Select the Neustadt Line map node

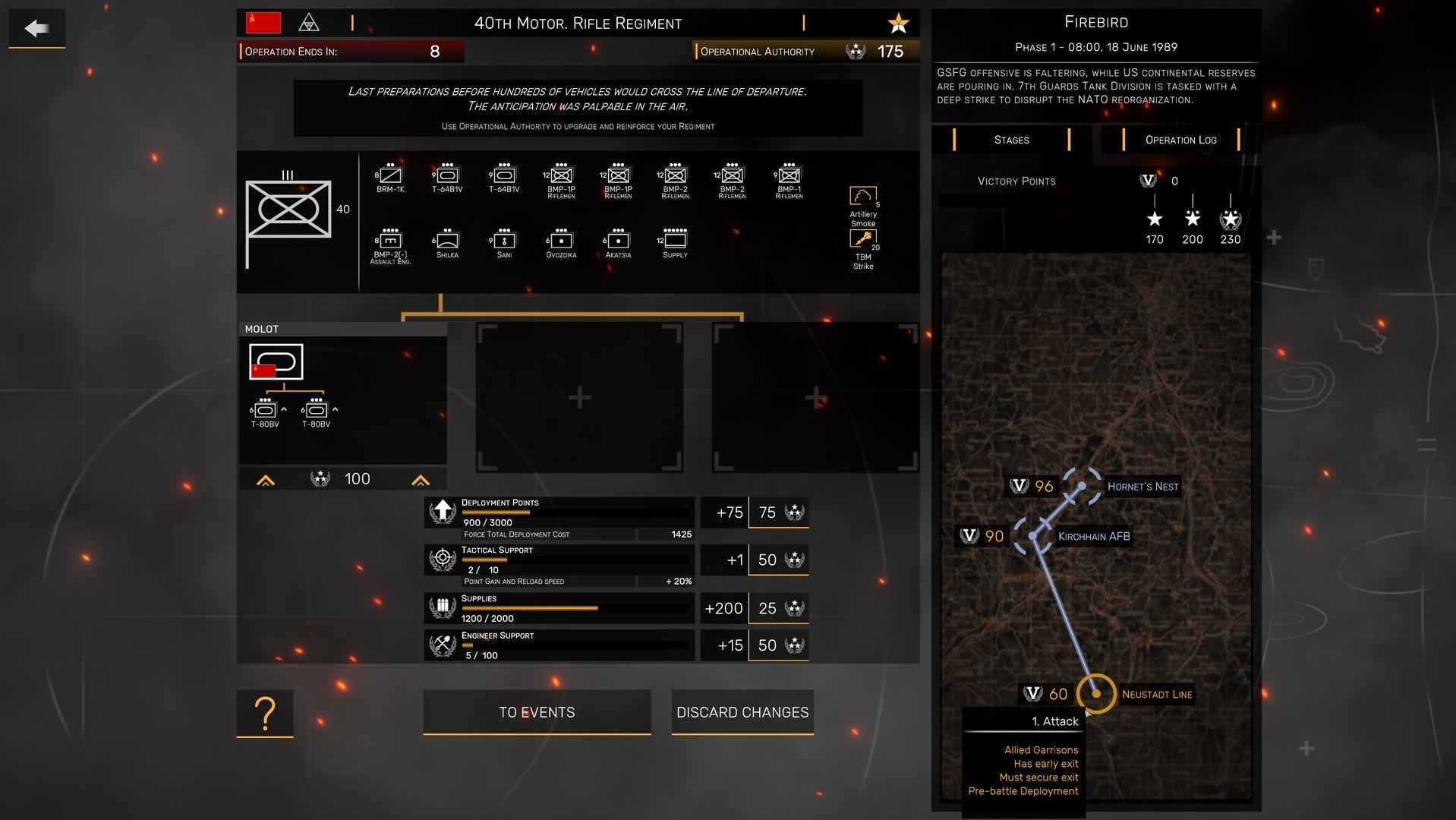tap(1095, 693)
